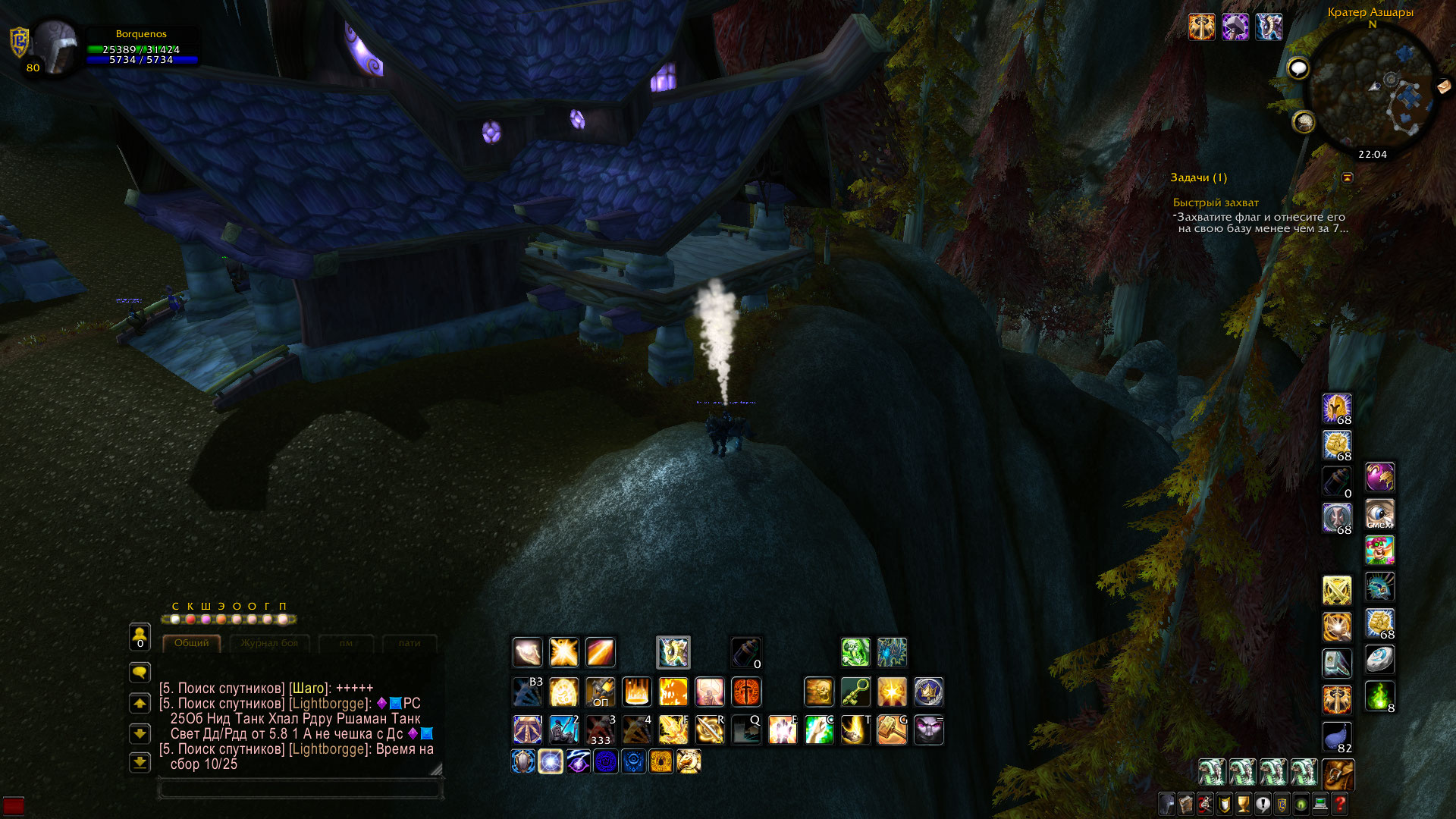The width and height of the screenshot is (1456, 819).
Task: Activate the green skull ability icon
Action: (x=855, y=652)
